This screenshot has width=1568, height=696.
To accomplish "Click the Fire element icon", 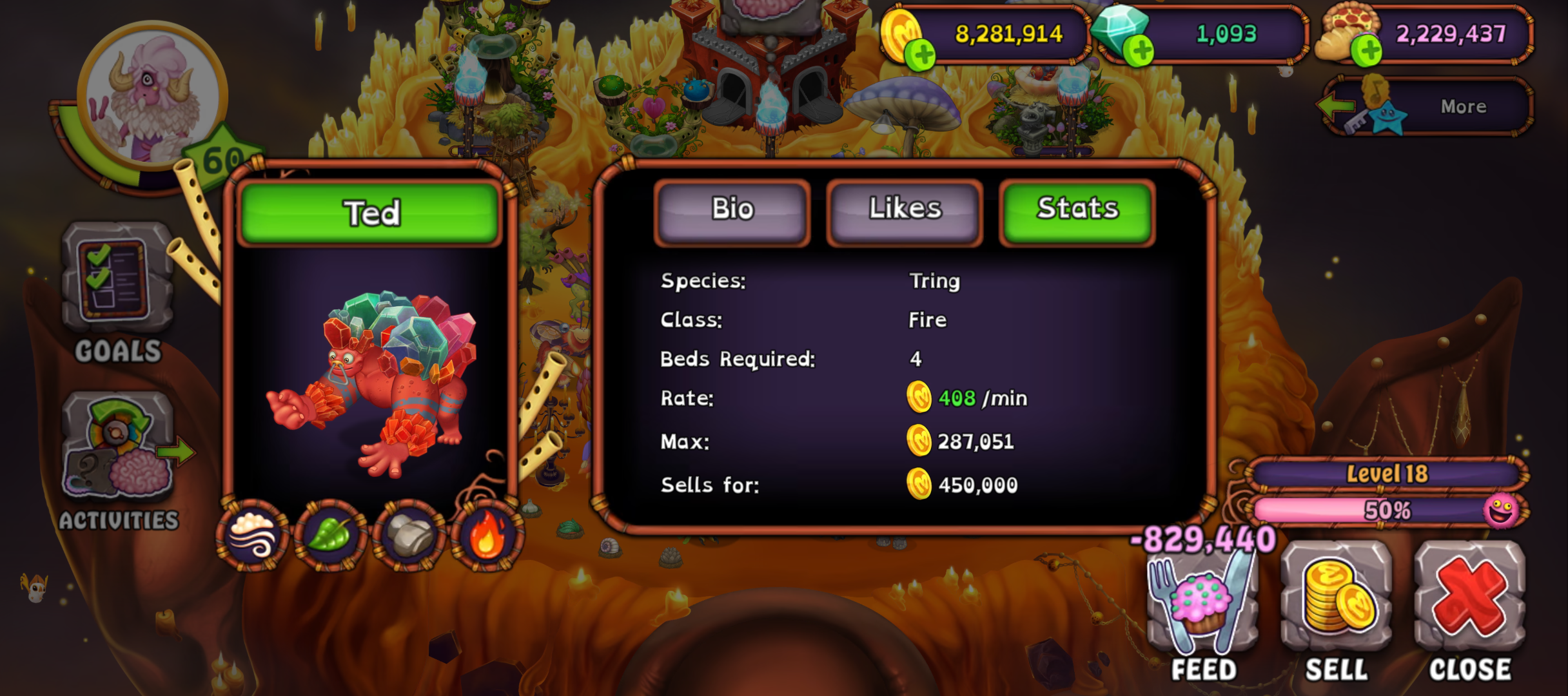I will tap(487, 536).
